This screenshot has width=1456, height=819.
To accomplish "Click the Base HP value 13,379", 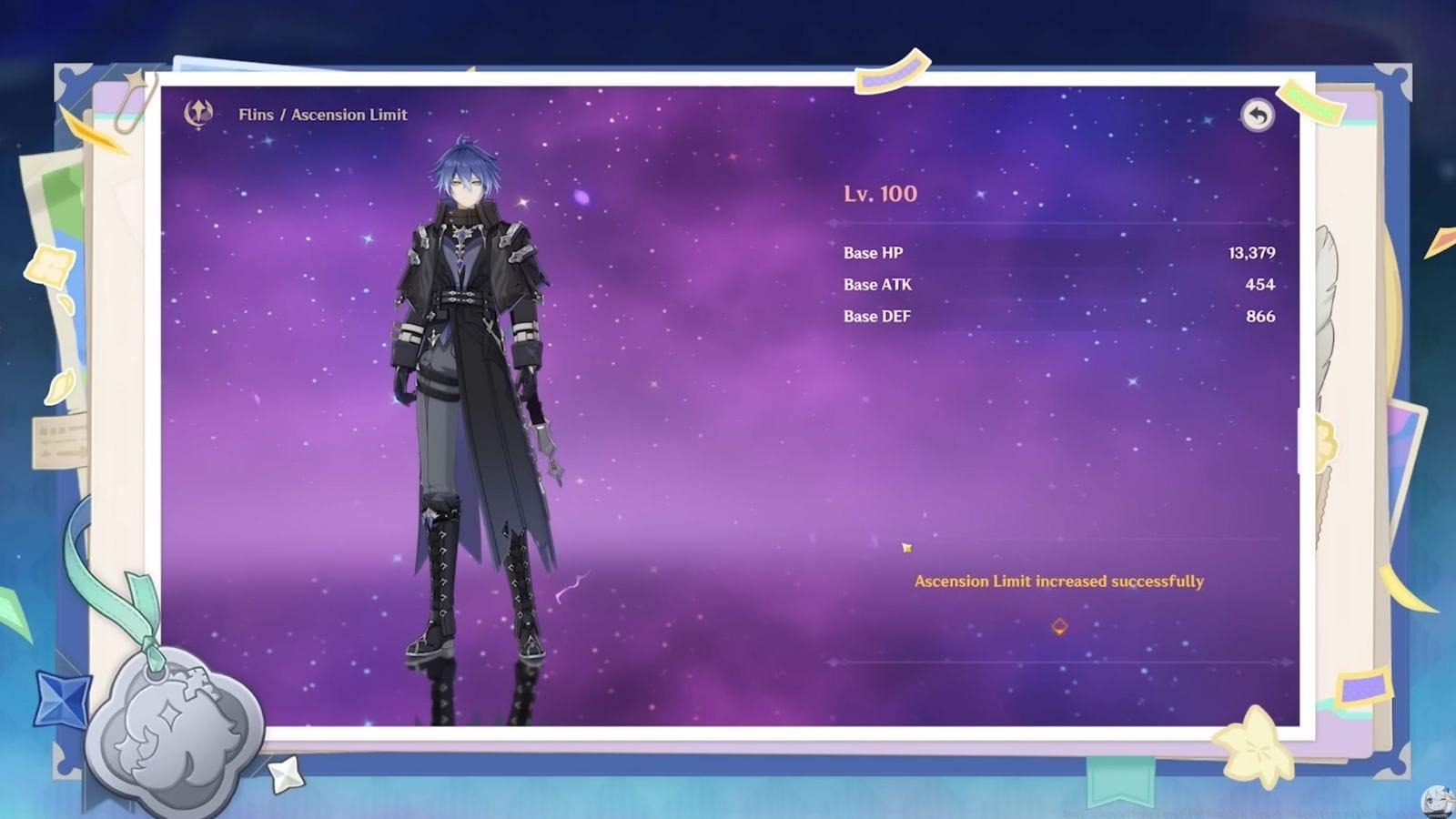I will click(1252, 253).
